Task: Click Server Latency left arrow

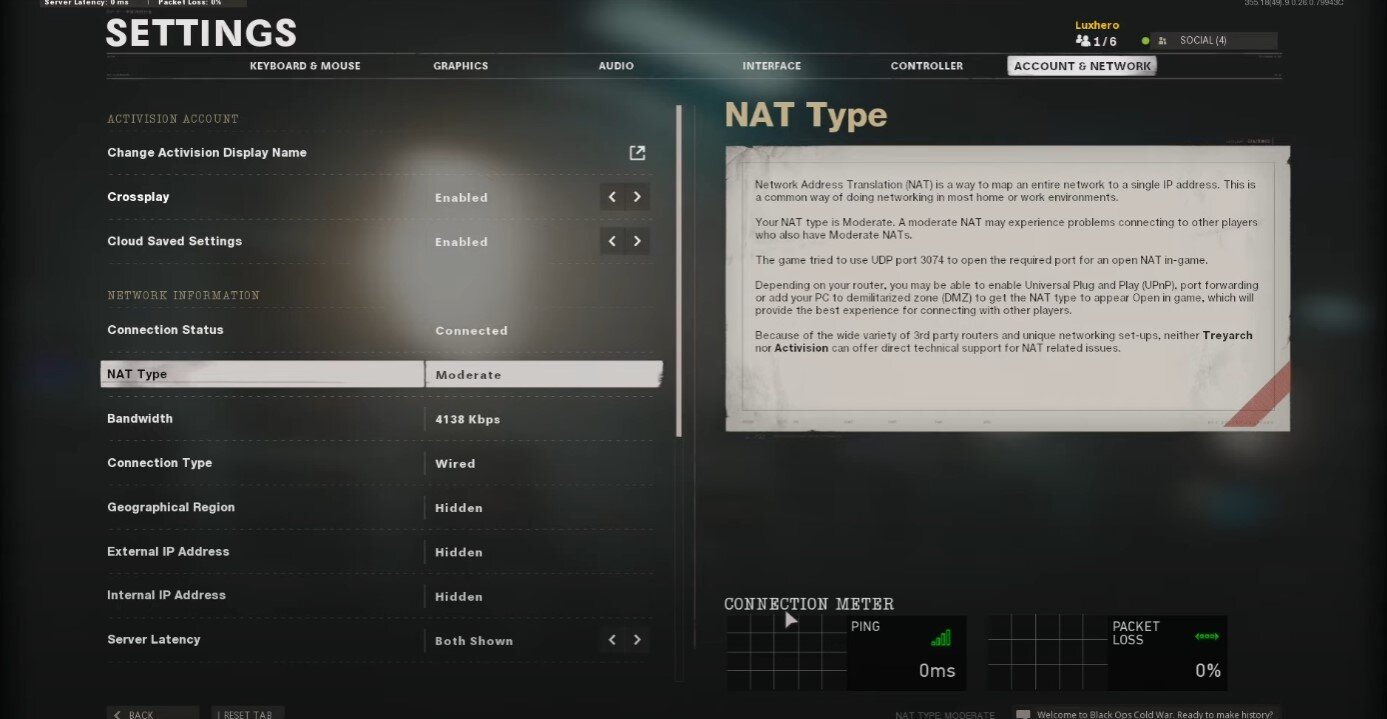Action: [613, 640]
